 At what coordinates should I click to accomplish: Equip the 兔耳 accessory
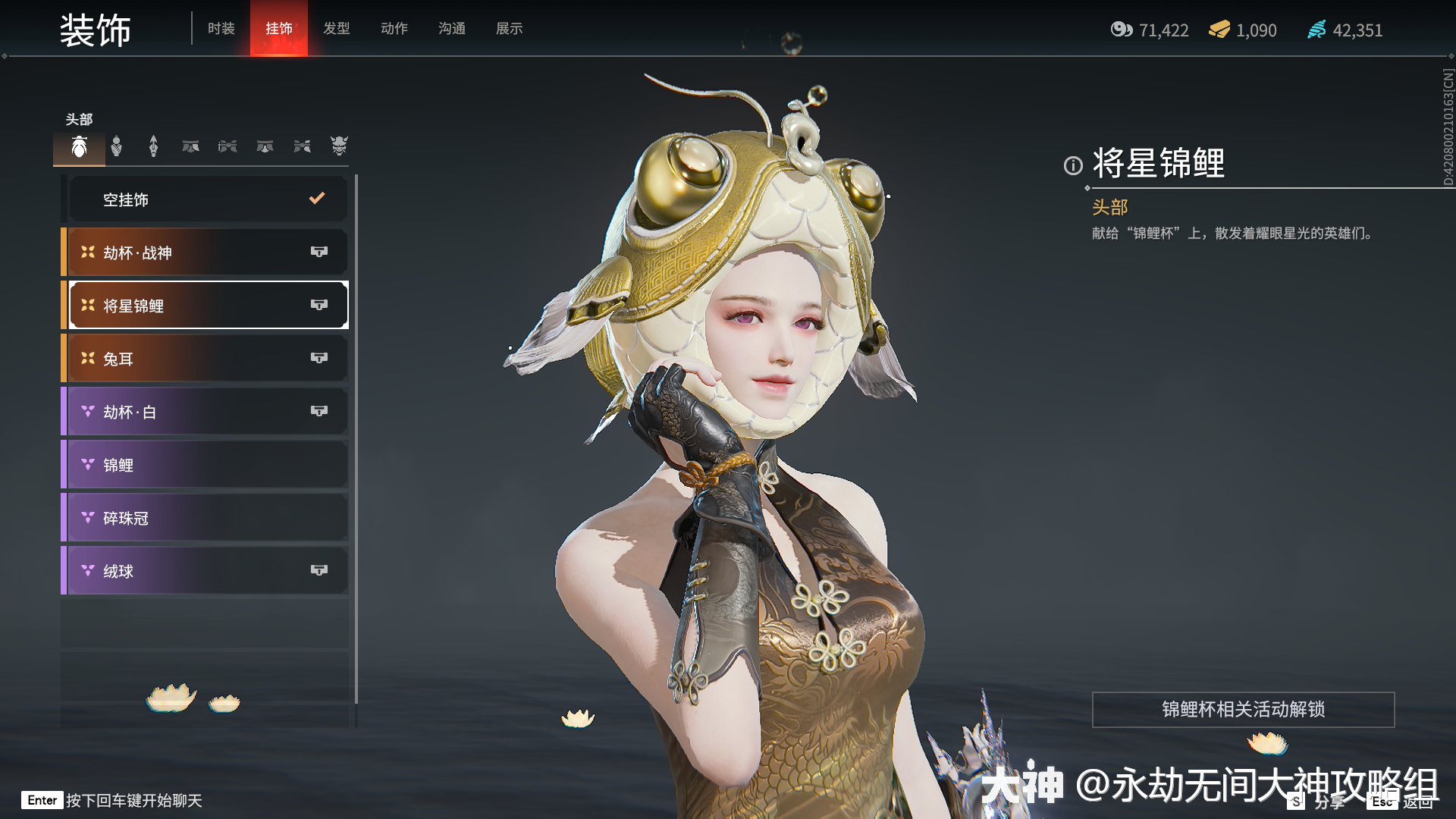click(x=206, y=359)
